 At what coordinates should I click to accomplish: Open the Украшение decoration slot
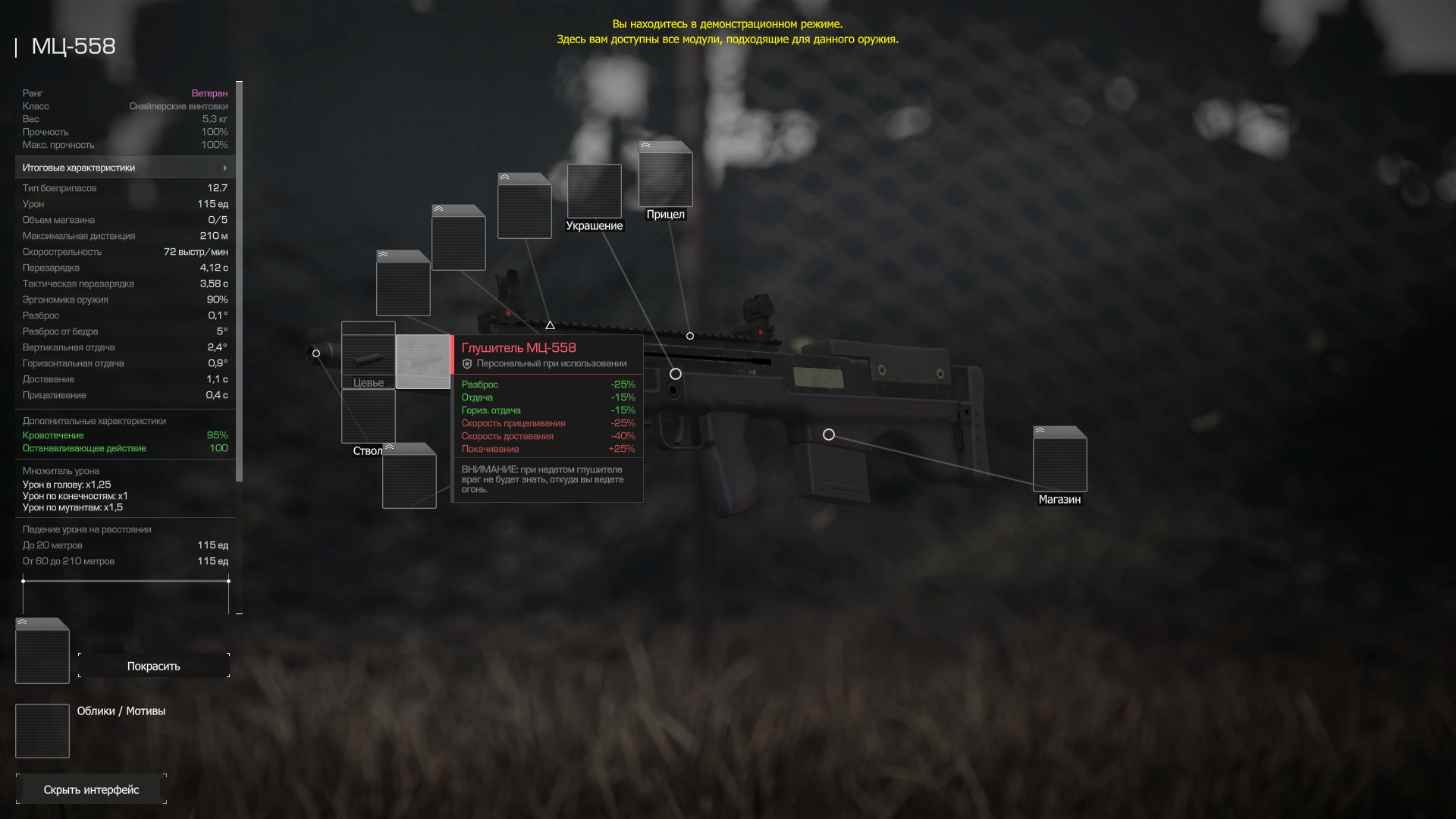(594, 191)
